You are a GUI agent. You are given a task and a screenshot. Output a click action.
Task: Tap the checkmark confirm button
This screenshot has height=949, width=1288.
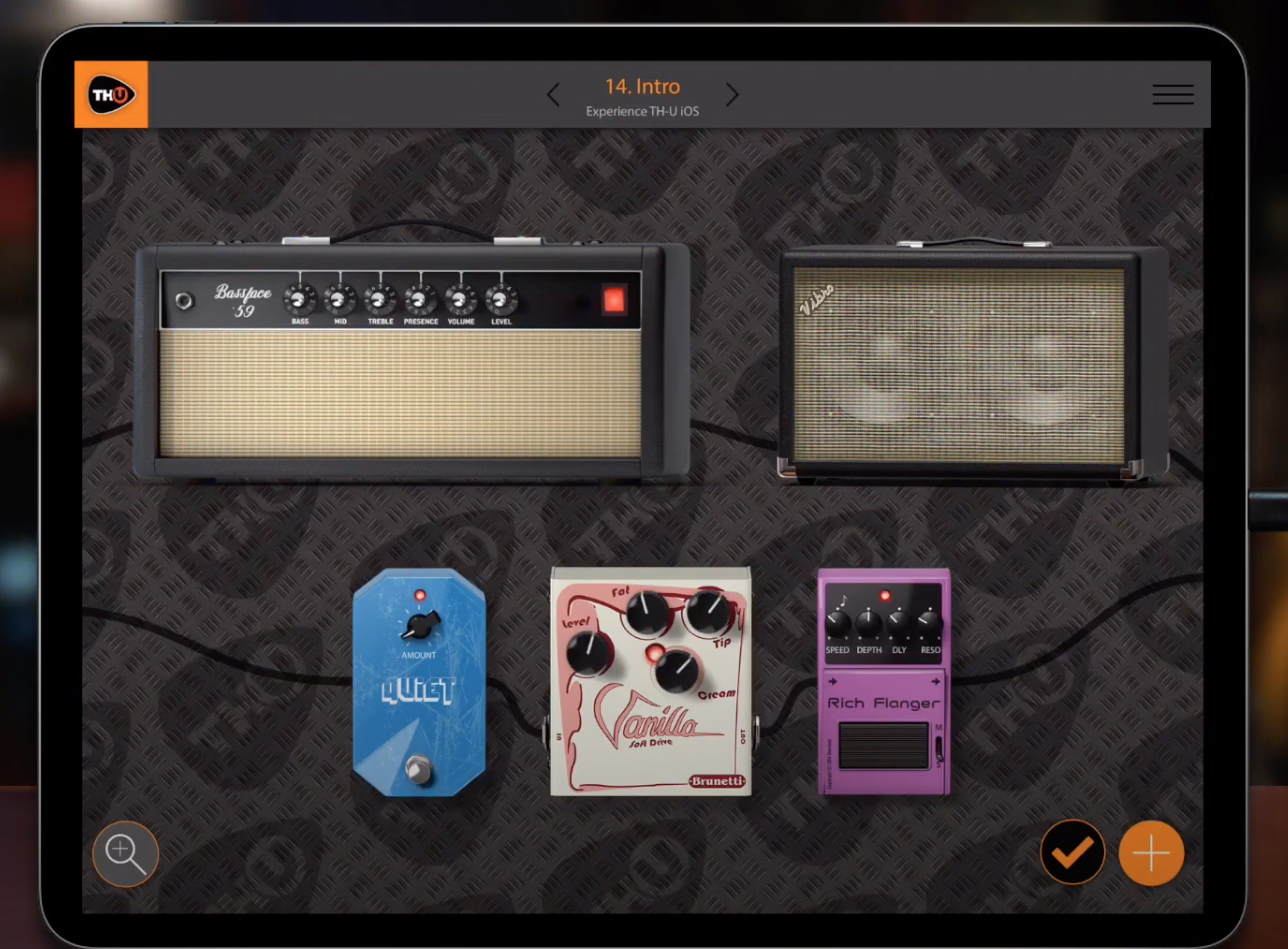point(1072,853)
